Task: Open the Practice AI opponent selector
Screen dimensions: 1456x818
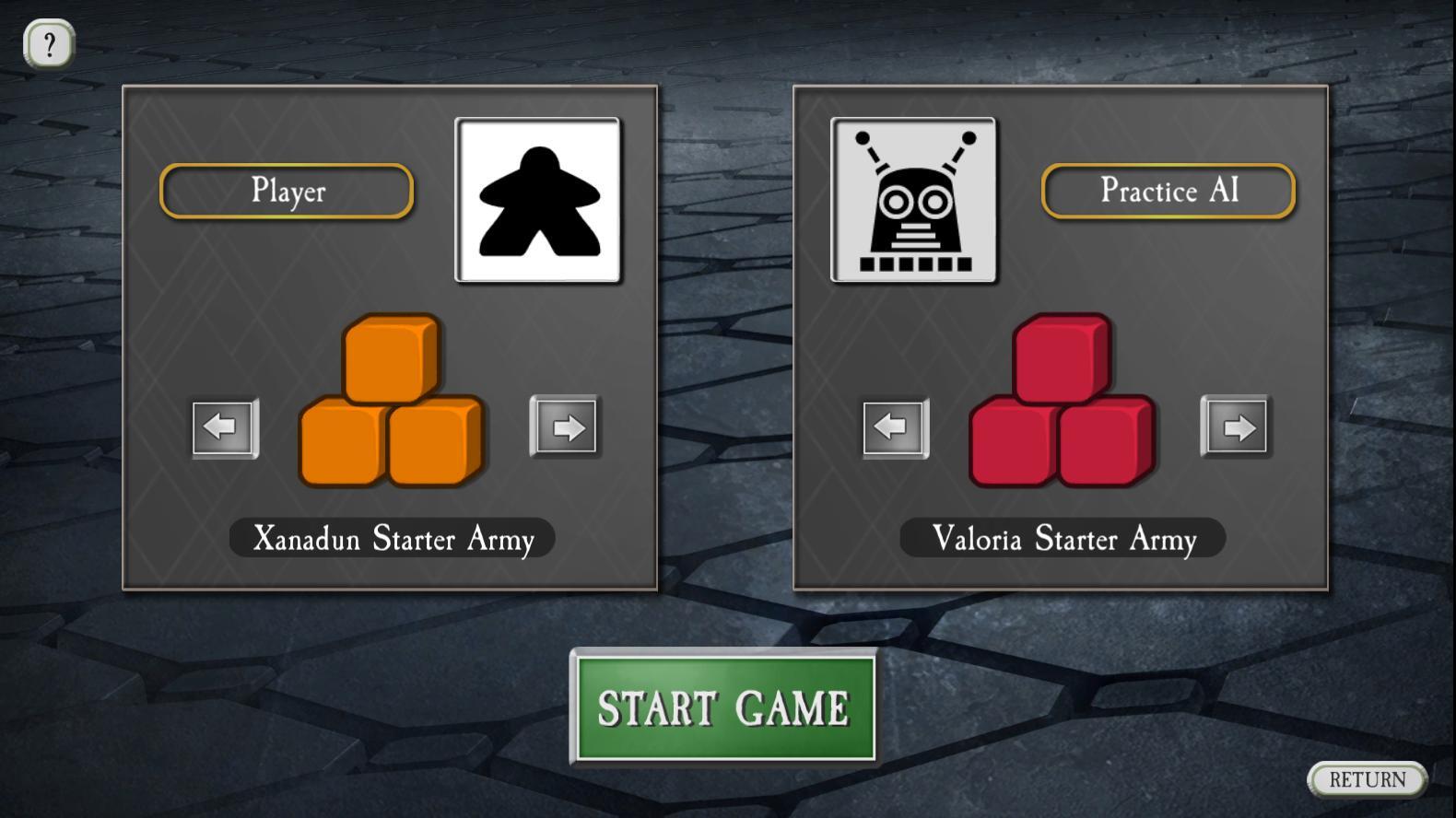Action: click(1168, 191)
